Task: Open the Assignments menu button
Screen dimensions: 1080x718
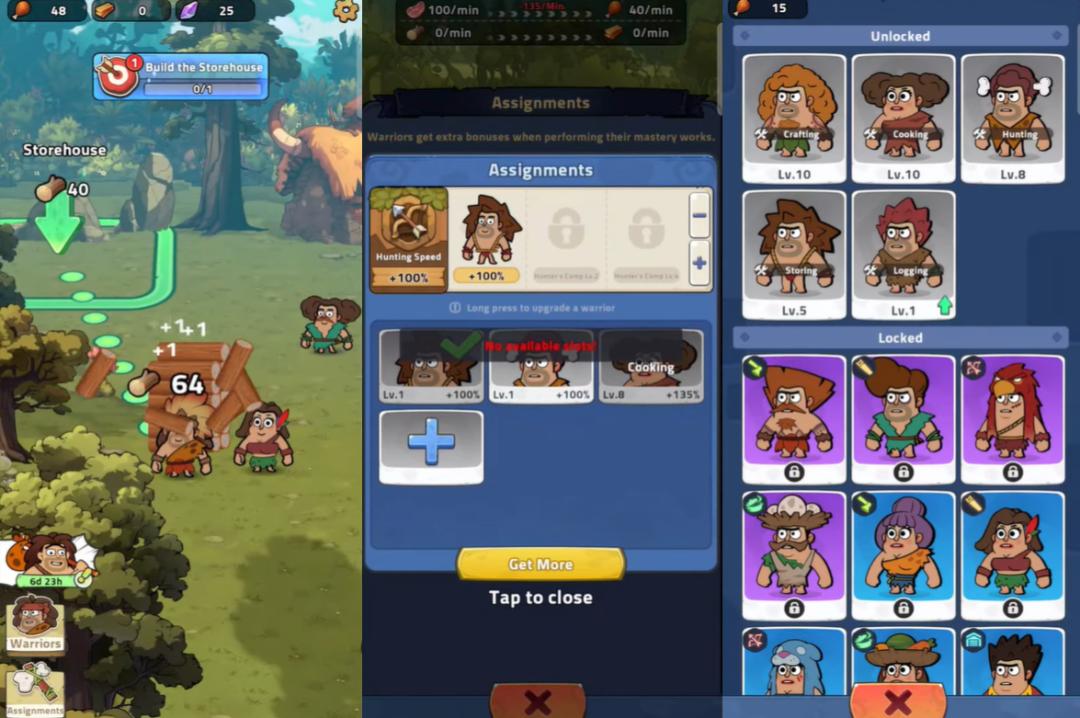Action: point(35,689)
